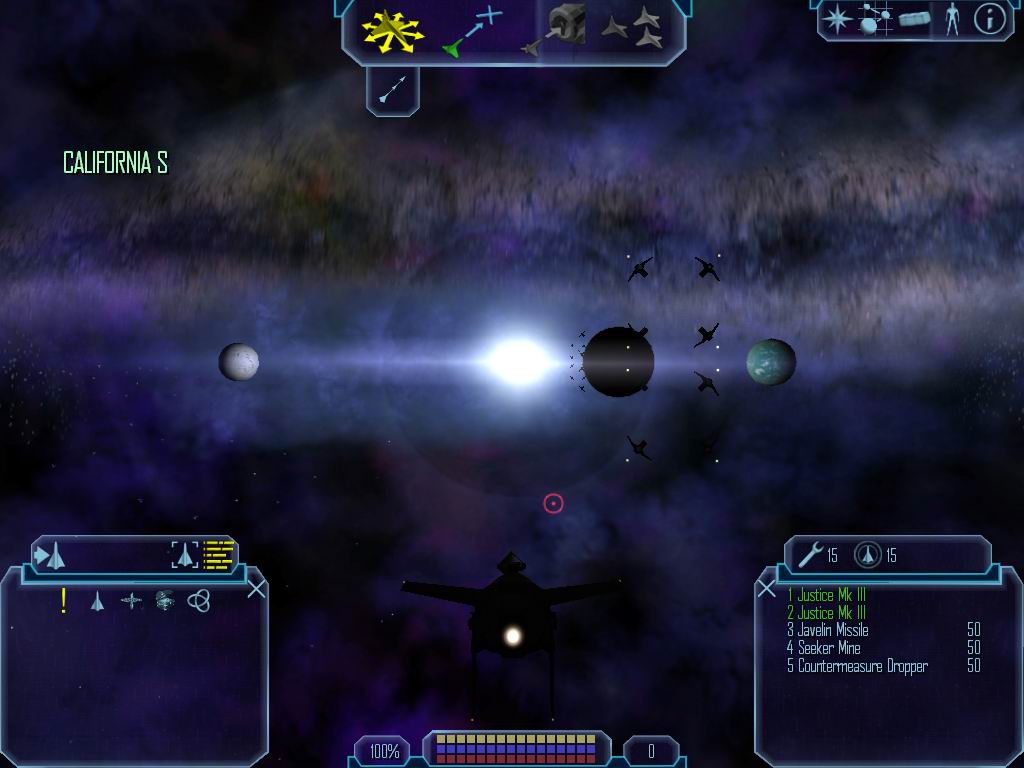Close the contact list panel
Image resolution: width=1024 pixels, height=768 pixels.
click(x=256, y=589)
